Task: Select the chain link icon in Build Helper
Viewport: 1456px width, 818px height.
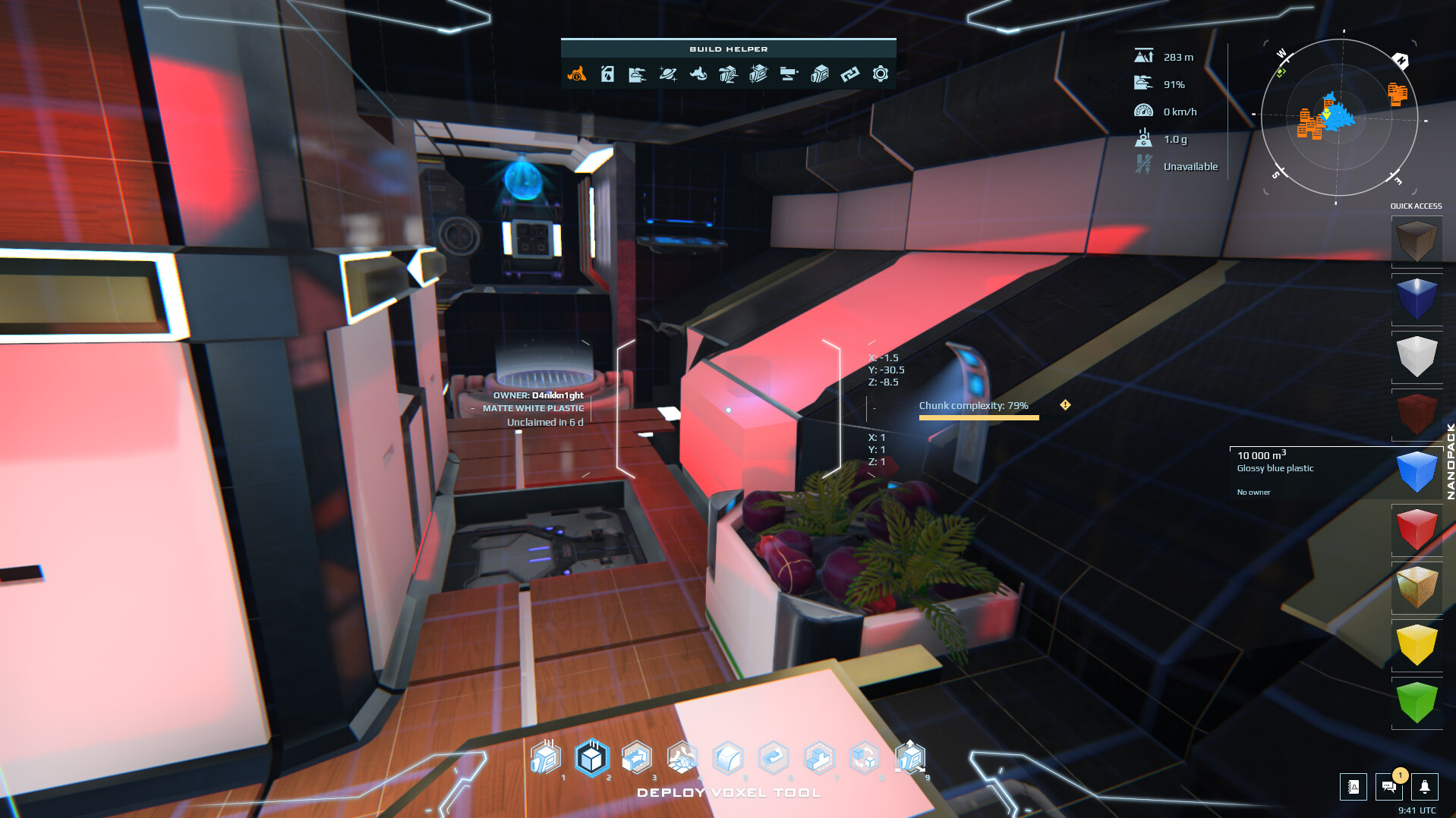Action: point(849,74)
